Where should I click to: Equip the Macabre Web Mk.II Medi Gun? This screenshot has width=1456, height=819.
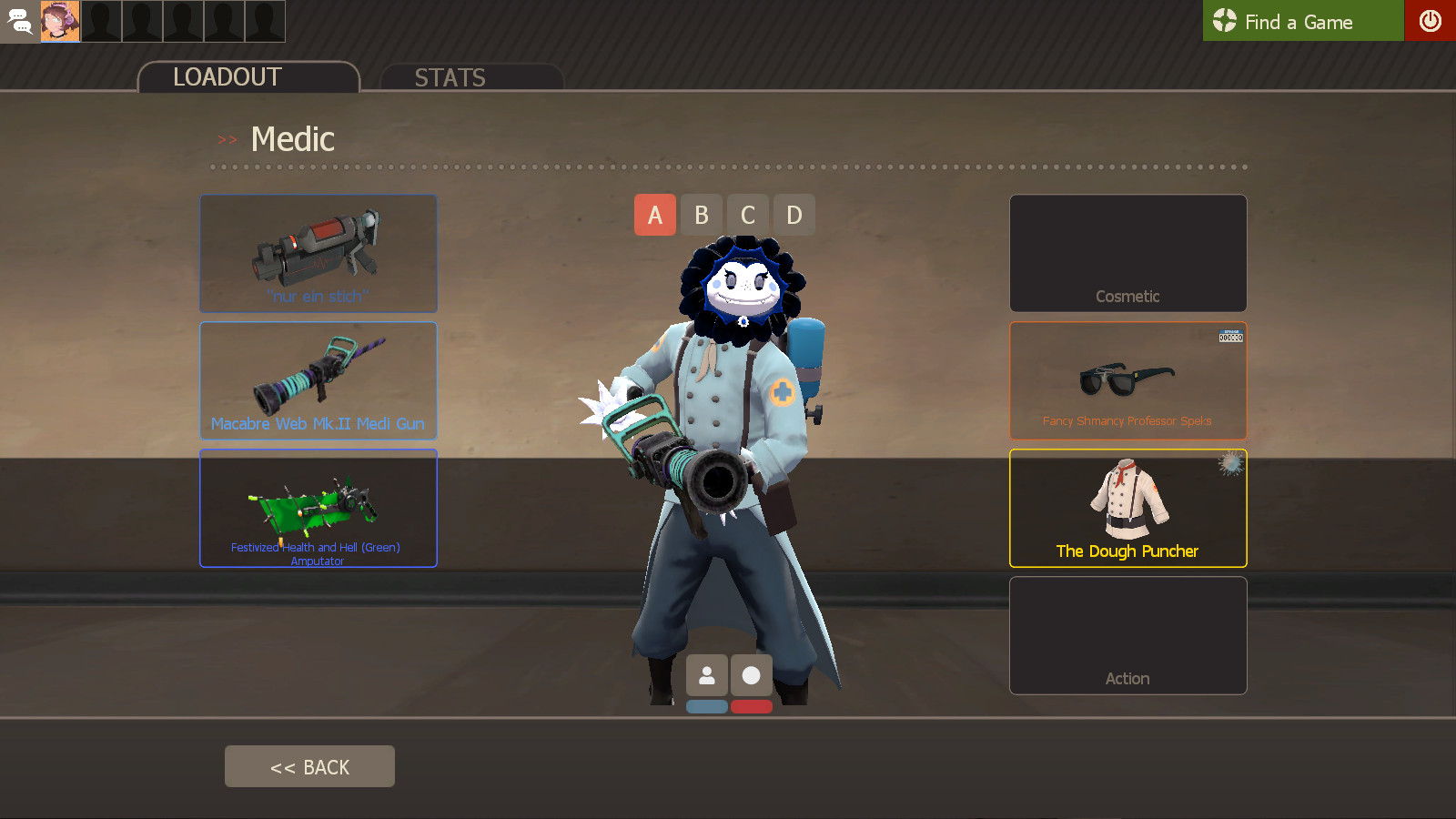318,380
